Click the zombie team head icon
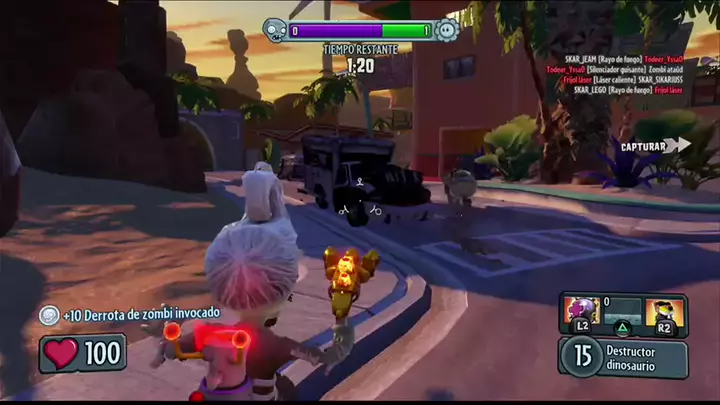720x405 pixels. (x=275, y=30)
